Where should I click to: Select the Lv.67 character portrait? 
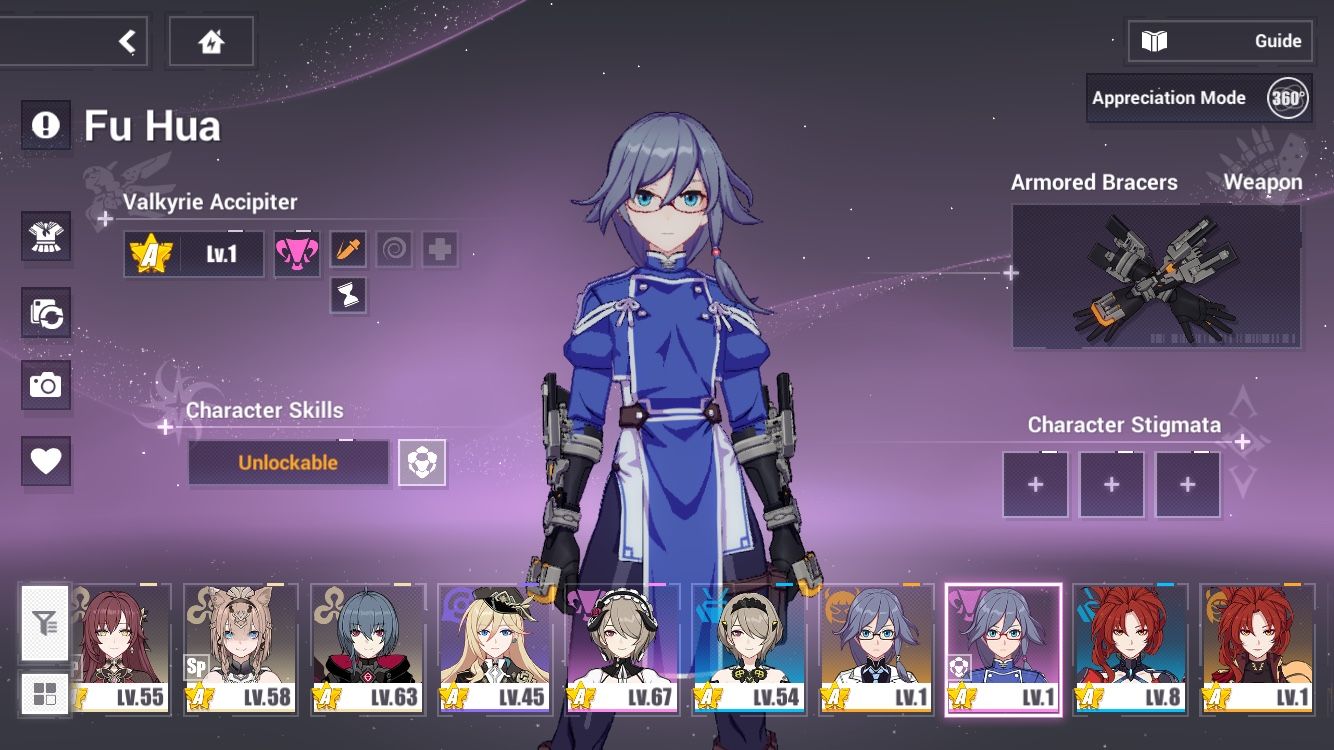click(623, 648)
